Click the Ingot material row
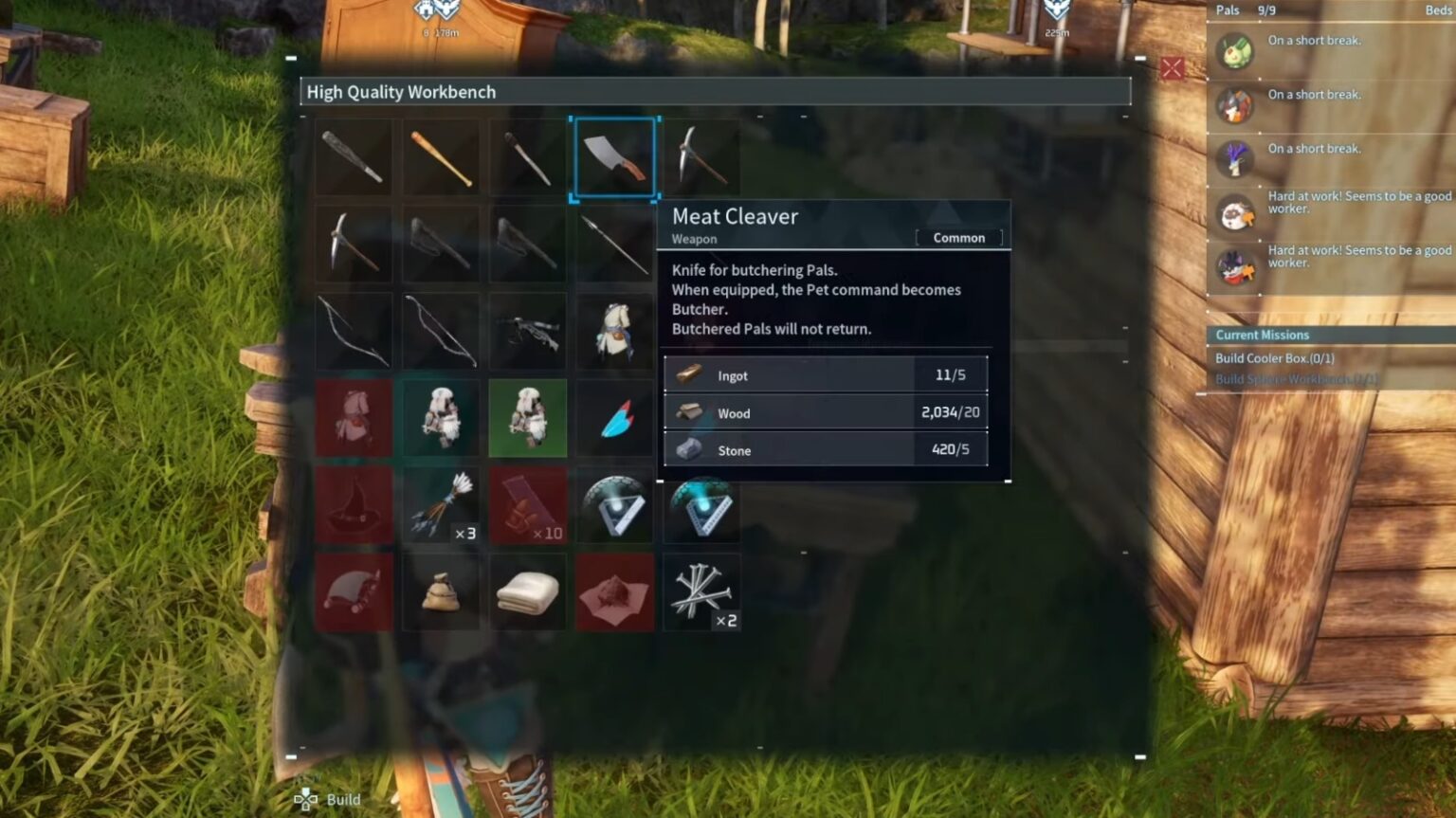This screenshot has height=818, width=1456. click(825, 375)
